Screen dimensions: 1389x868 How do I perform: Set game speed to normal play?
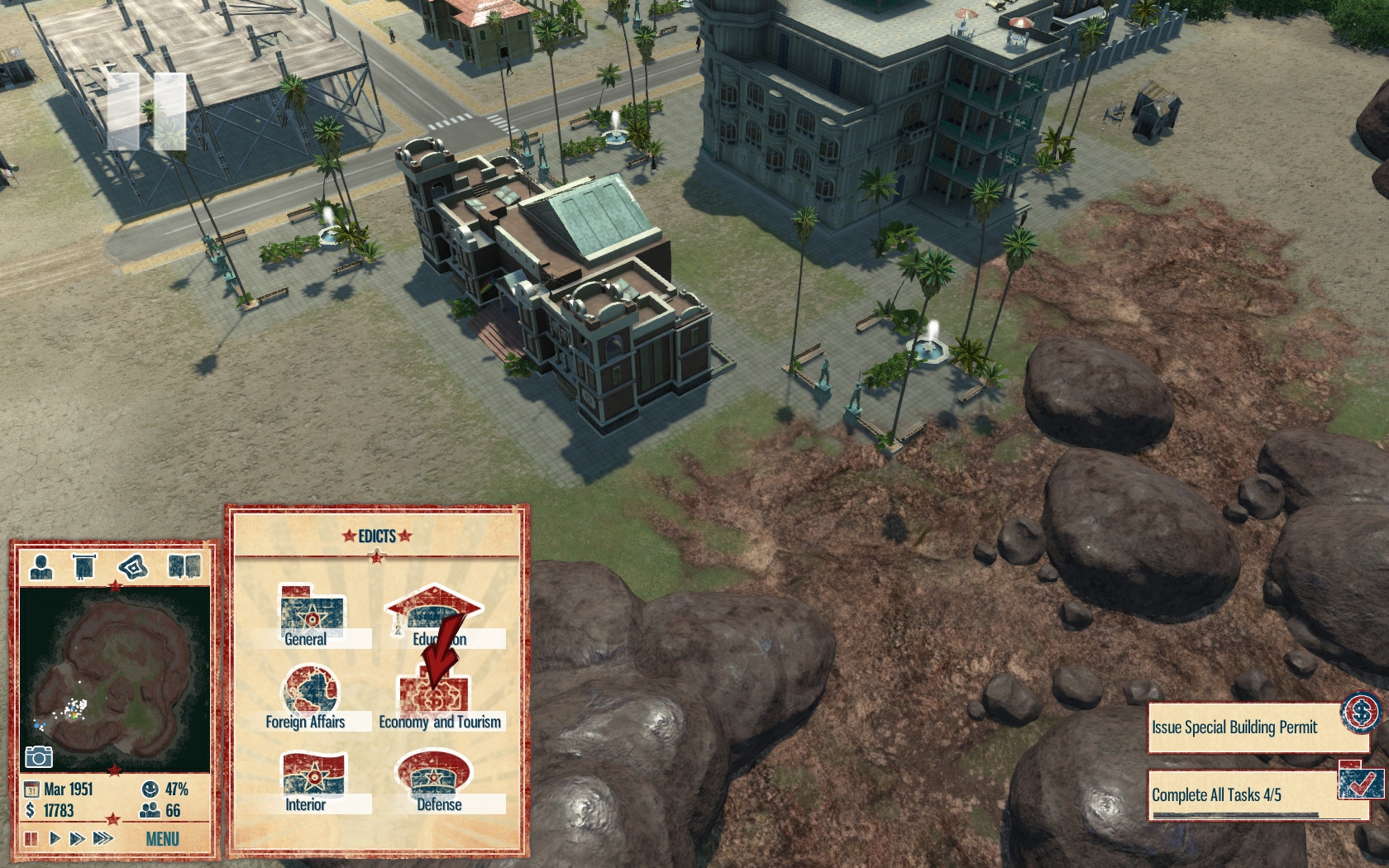[x=55, y=839]
